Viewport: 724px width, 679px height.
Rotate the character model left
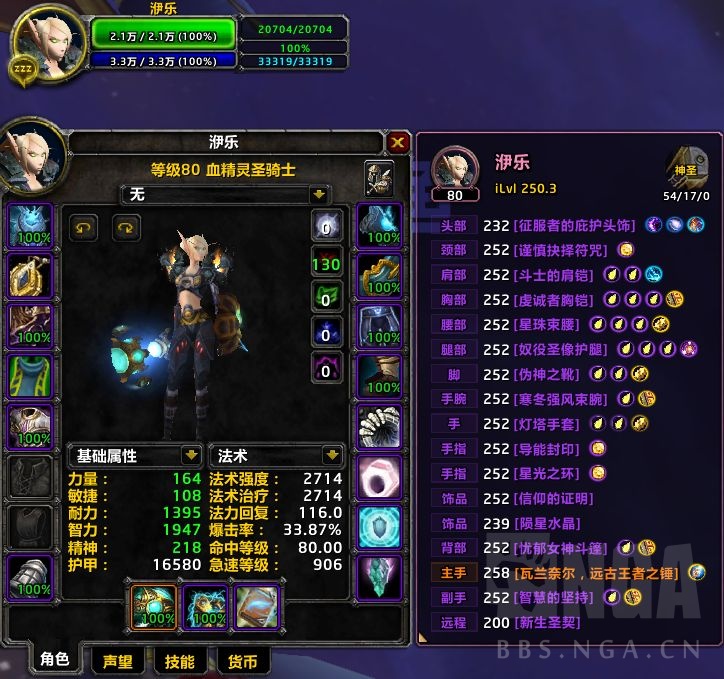tap(83, 228)
